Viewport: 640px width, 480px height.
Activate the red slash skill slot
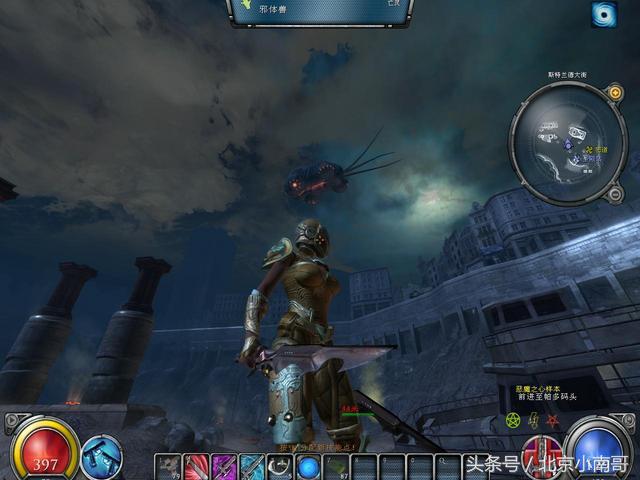[x=197, y=467]
